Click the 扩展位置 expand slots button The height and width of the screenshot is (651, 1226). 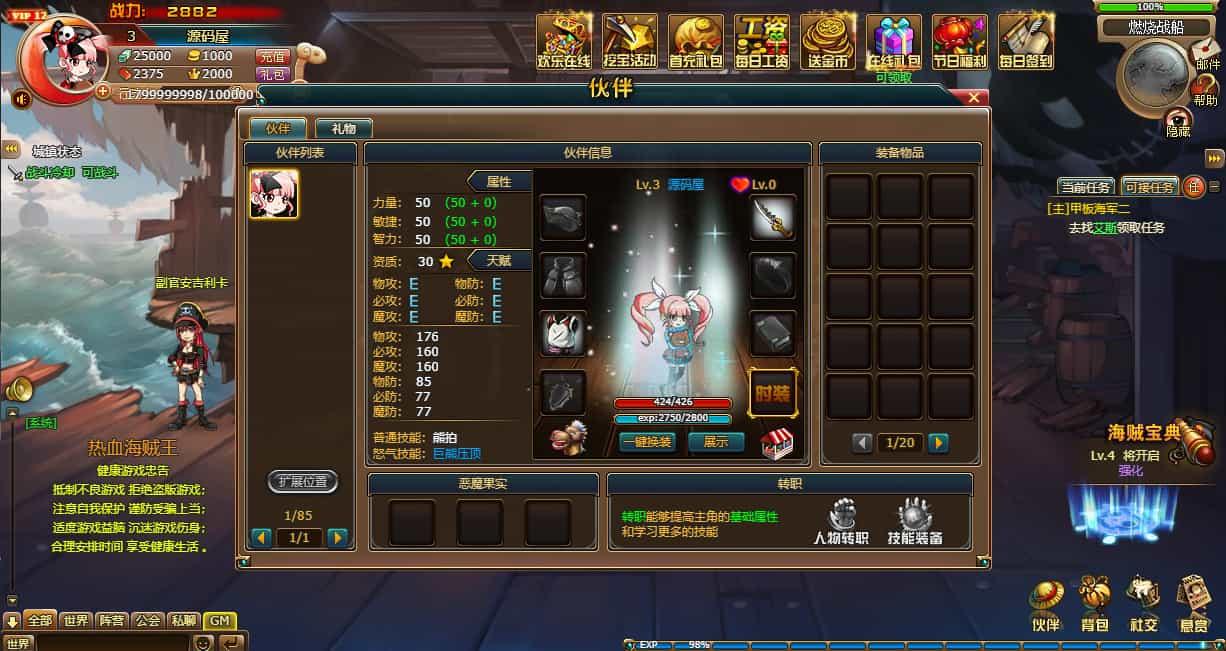click(302, 482)
